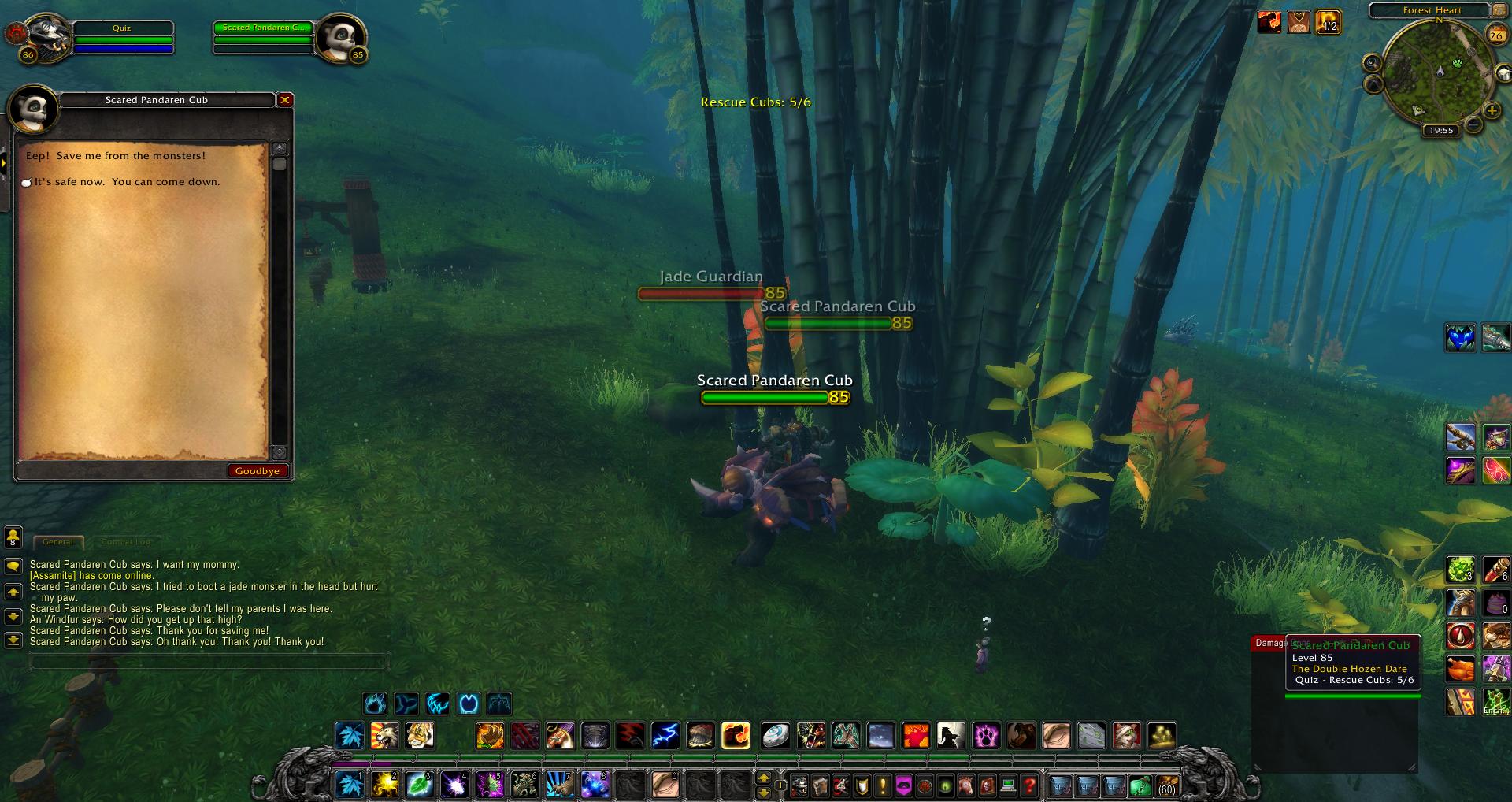Open the yellow exclamation quest log button
Viewport: 1512px width, 802px height.
tap(883, 785)
